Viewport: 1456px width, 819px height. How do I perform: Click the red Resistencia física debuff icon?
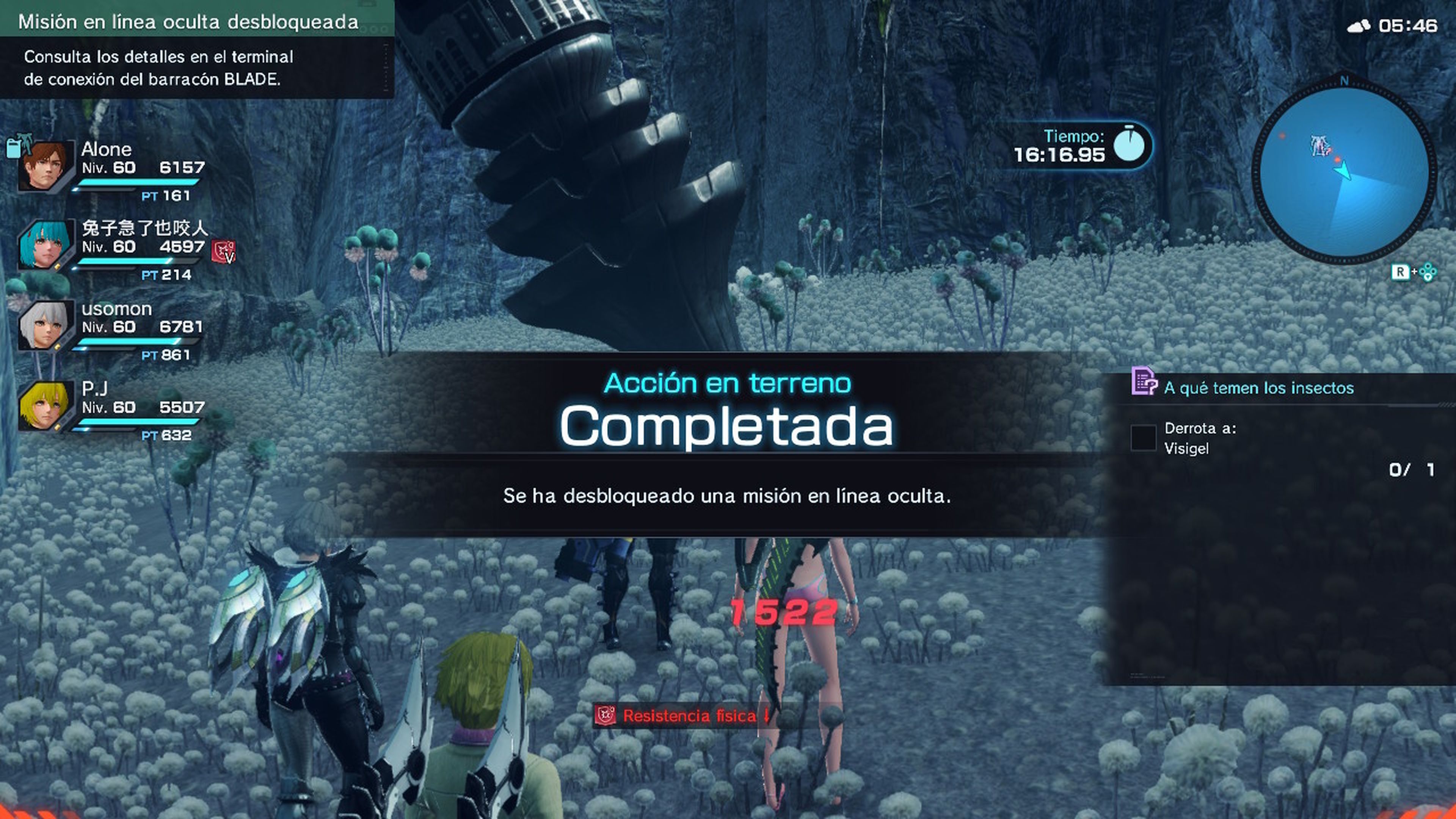click(x=605, y=715)
